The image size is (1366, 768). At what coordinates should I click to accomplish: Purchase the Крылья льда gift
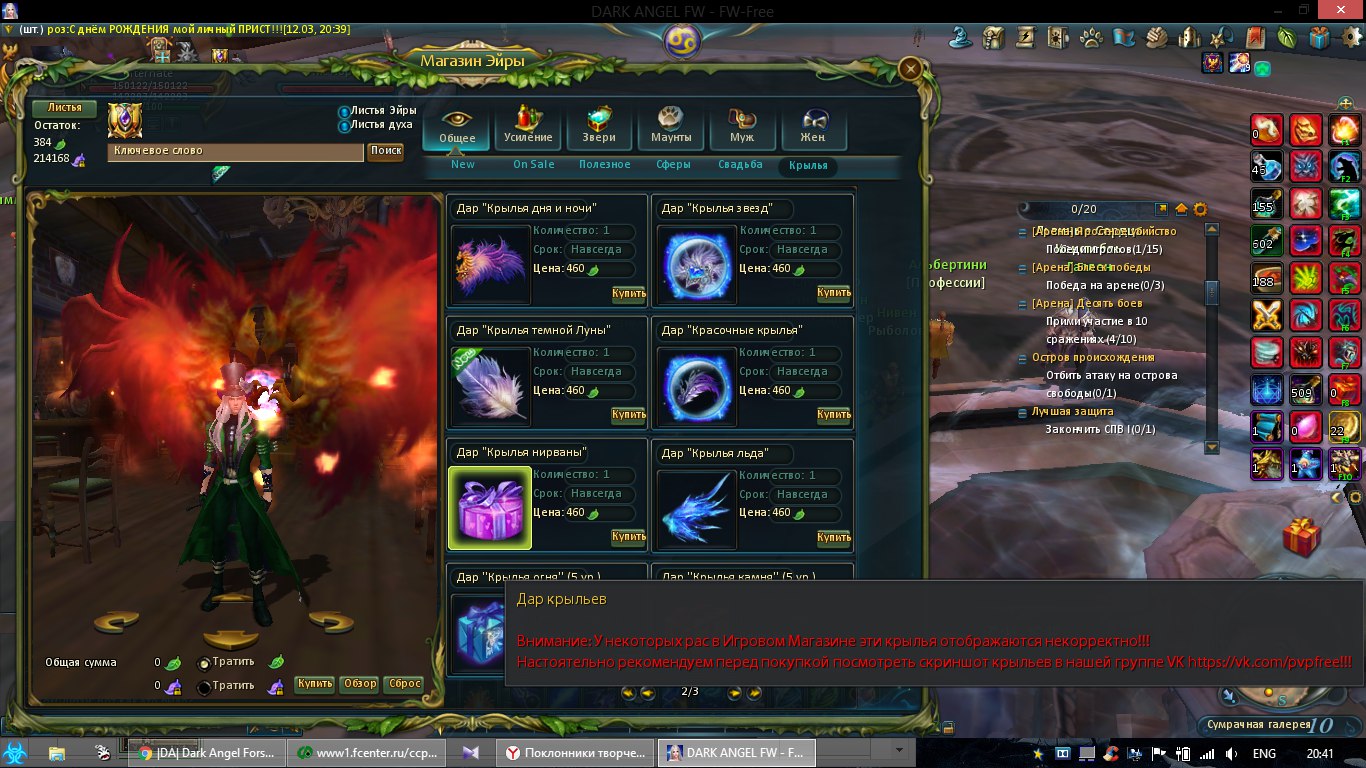[x=833, y=538]
